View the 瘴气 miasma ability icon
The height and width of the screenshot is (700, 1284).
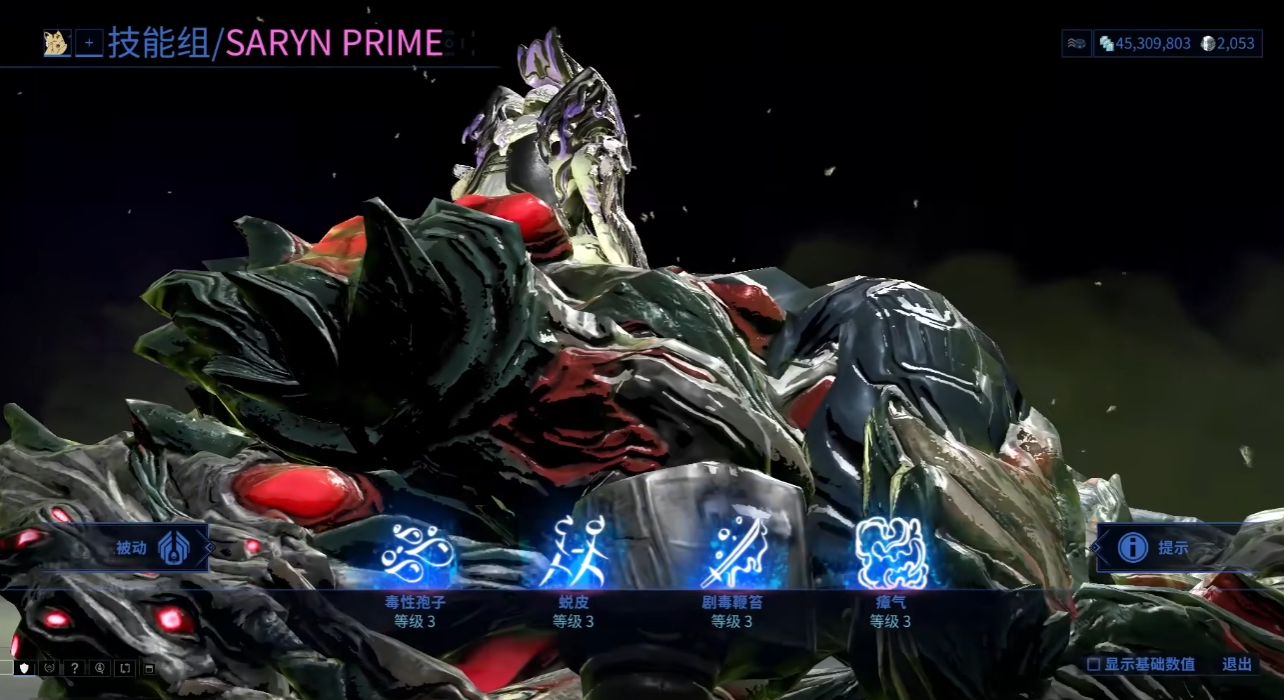891,554
